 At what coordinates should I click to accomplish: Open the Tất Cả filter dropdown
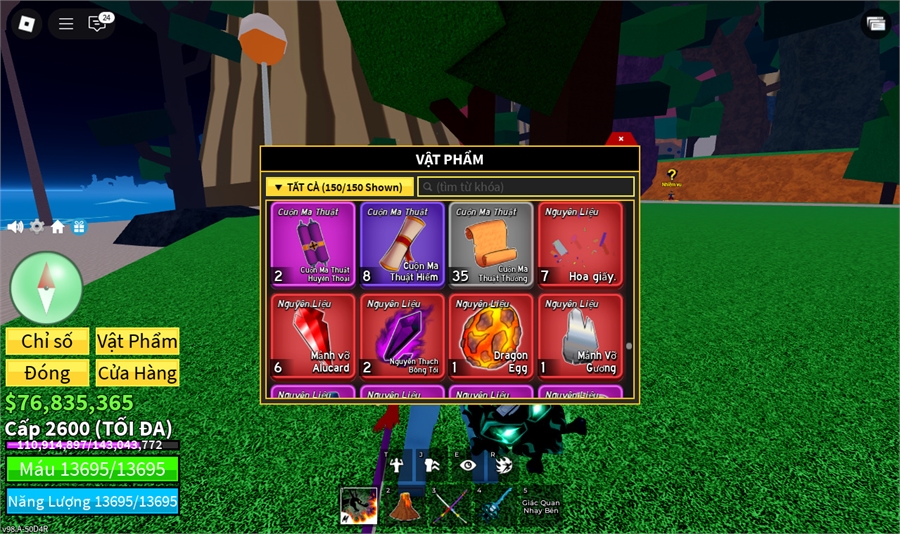pyautogui.click(x=339, y=187)
